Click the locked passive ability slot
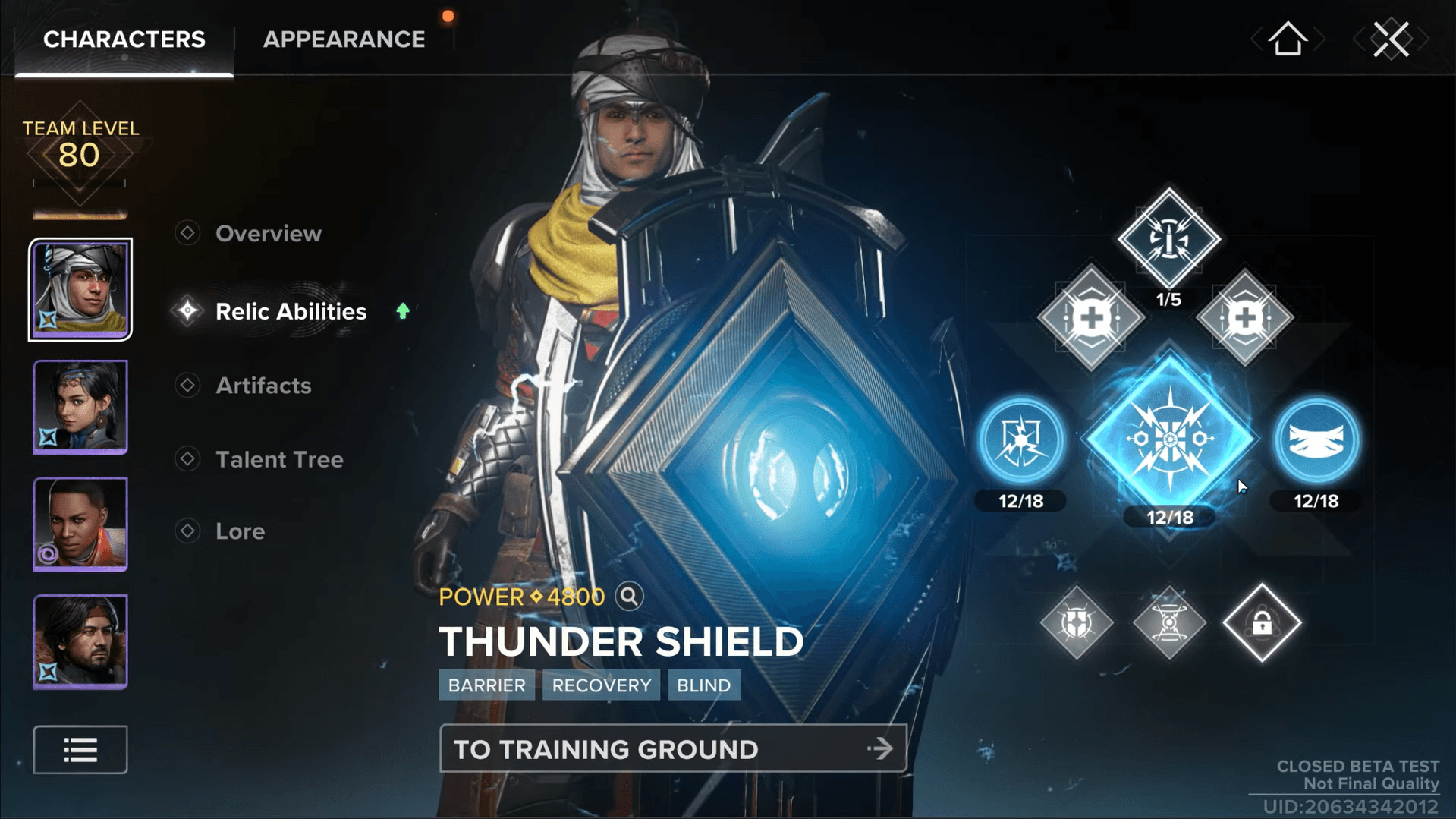 (1262, 623)
